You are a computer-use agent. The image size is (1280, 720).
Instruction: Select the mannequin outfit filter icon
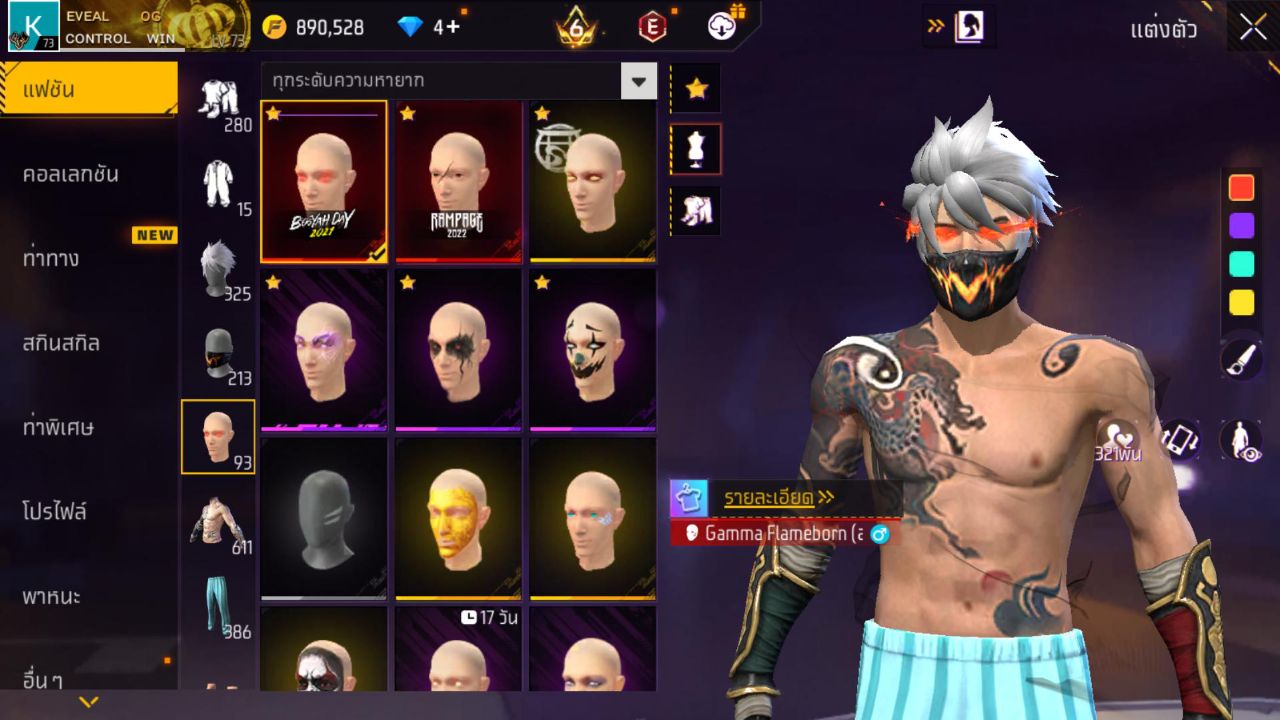click(695, 147)
